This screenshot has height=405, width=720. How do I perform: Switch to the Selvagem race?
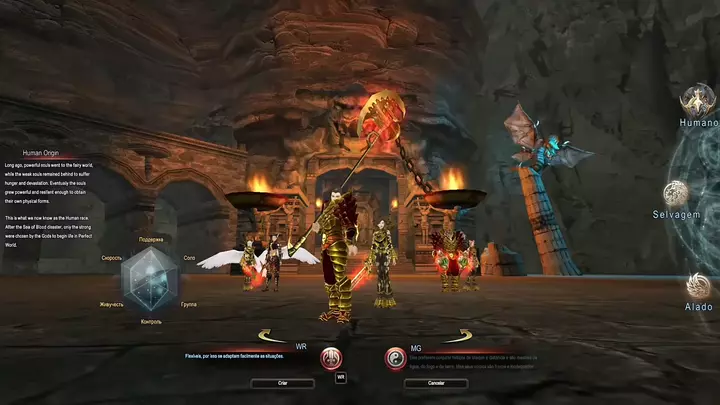[x=676, y=193]
